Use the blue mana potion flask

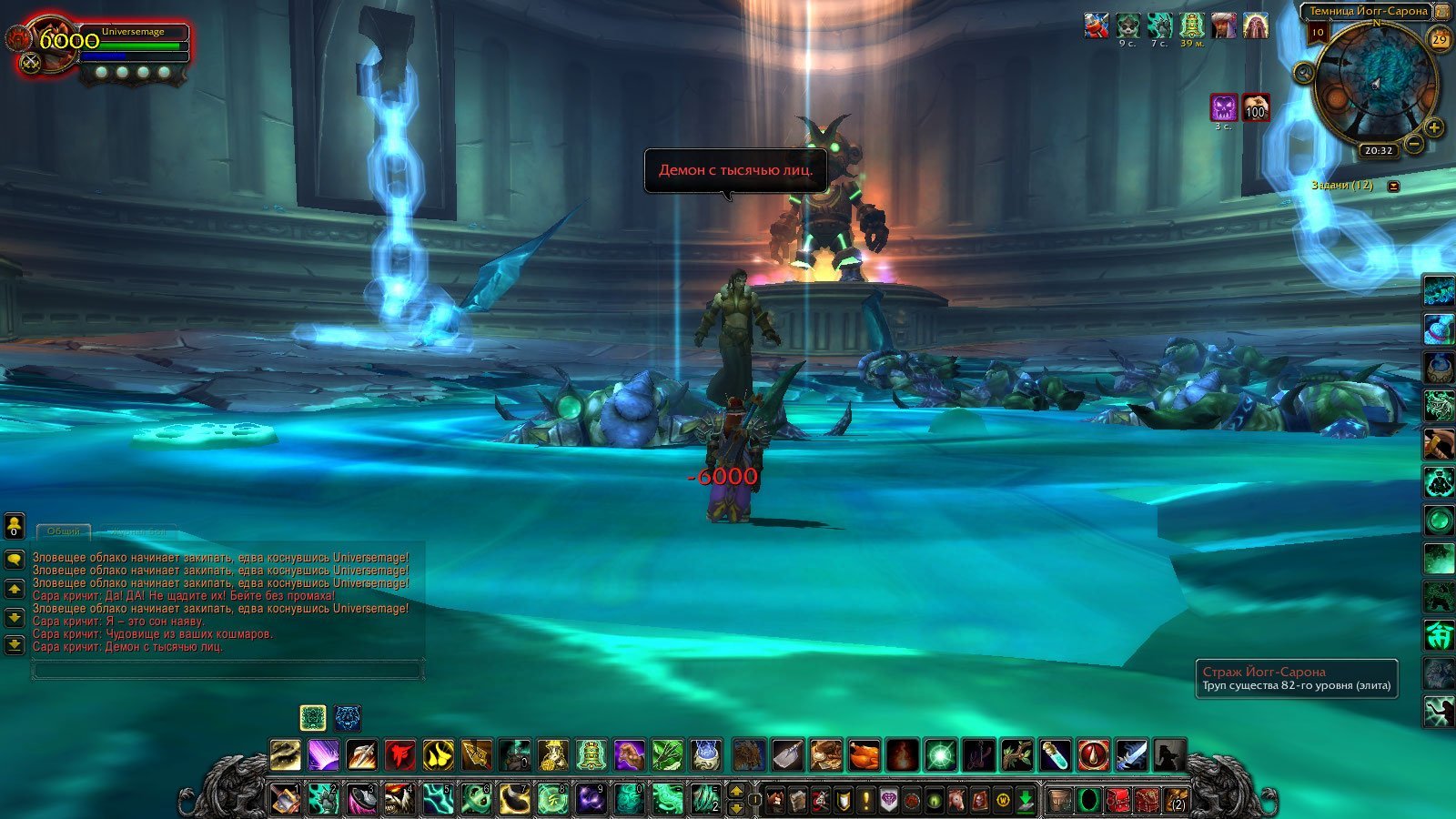pos(1055,755)
